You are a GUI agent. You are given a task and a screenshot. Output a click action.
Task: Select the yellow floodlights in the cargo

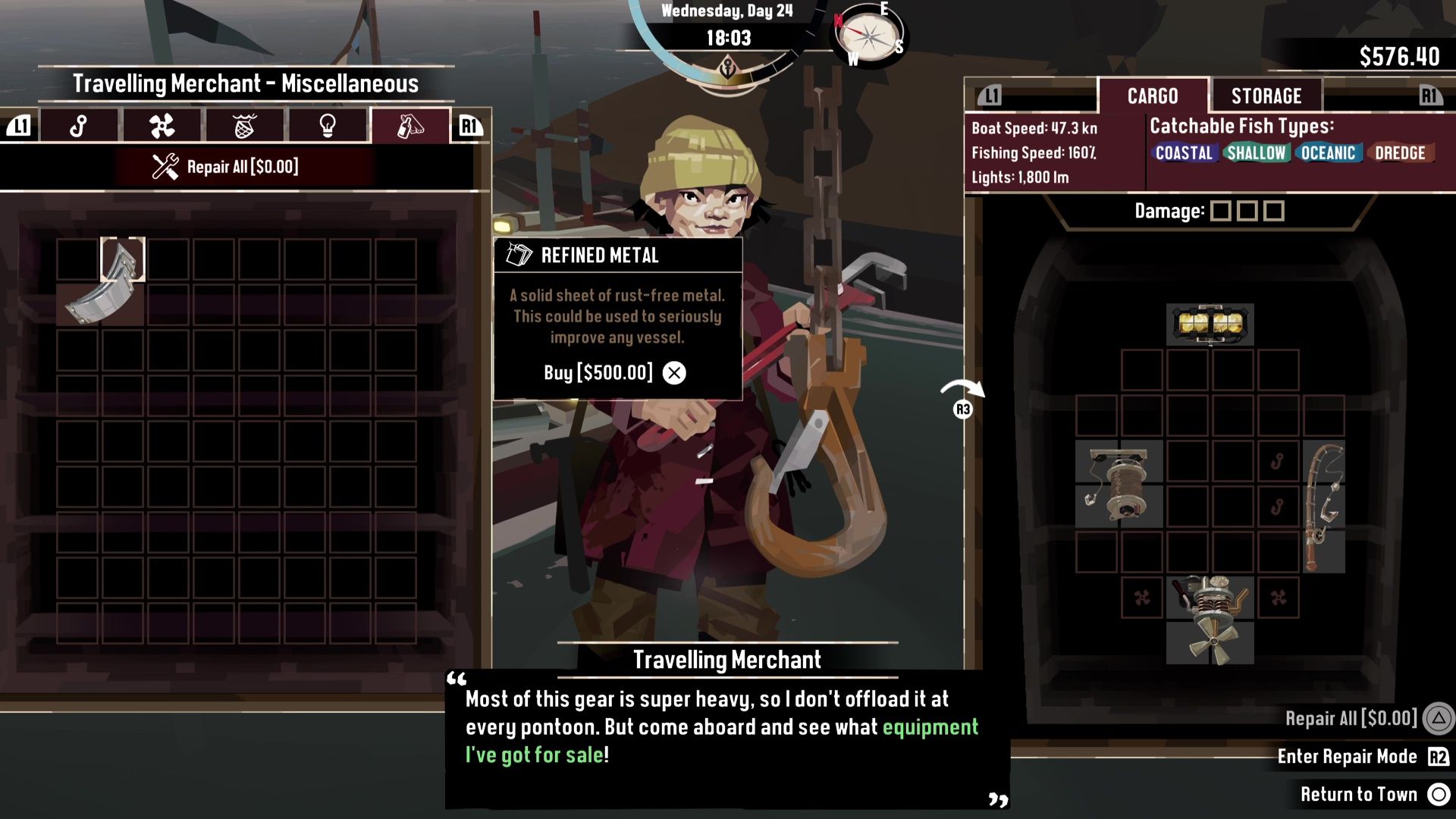pos(1210,325)
